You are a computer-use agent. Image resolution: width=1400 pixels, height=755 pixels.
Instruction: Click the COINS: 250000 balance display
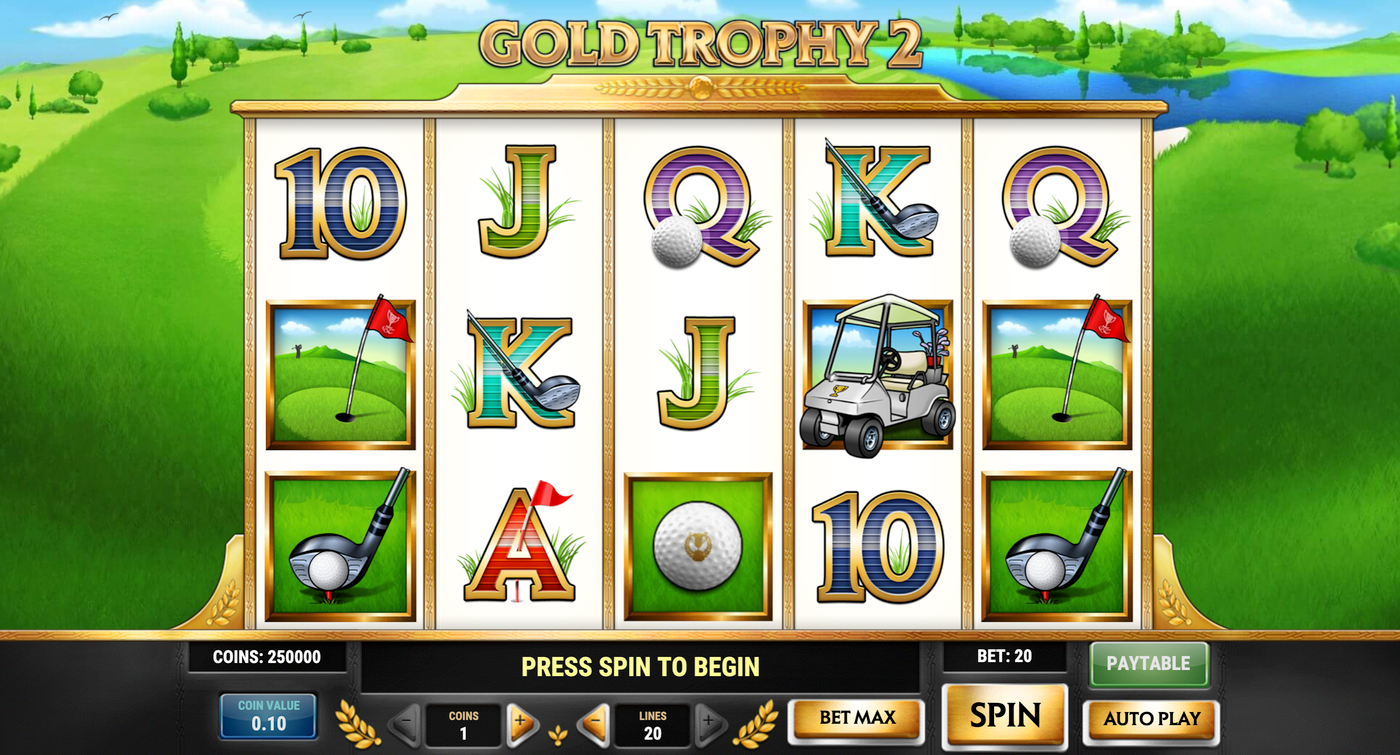click(266, 658)
